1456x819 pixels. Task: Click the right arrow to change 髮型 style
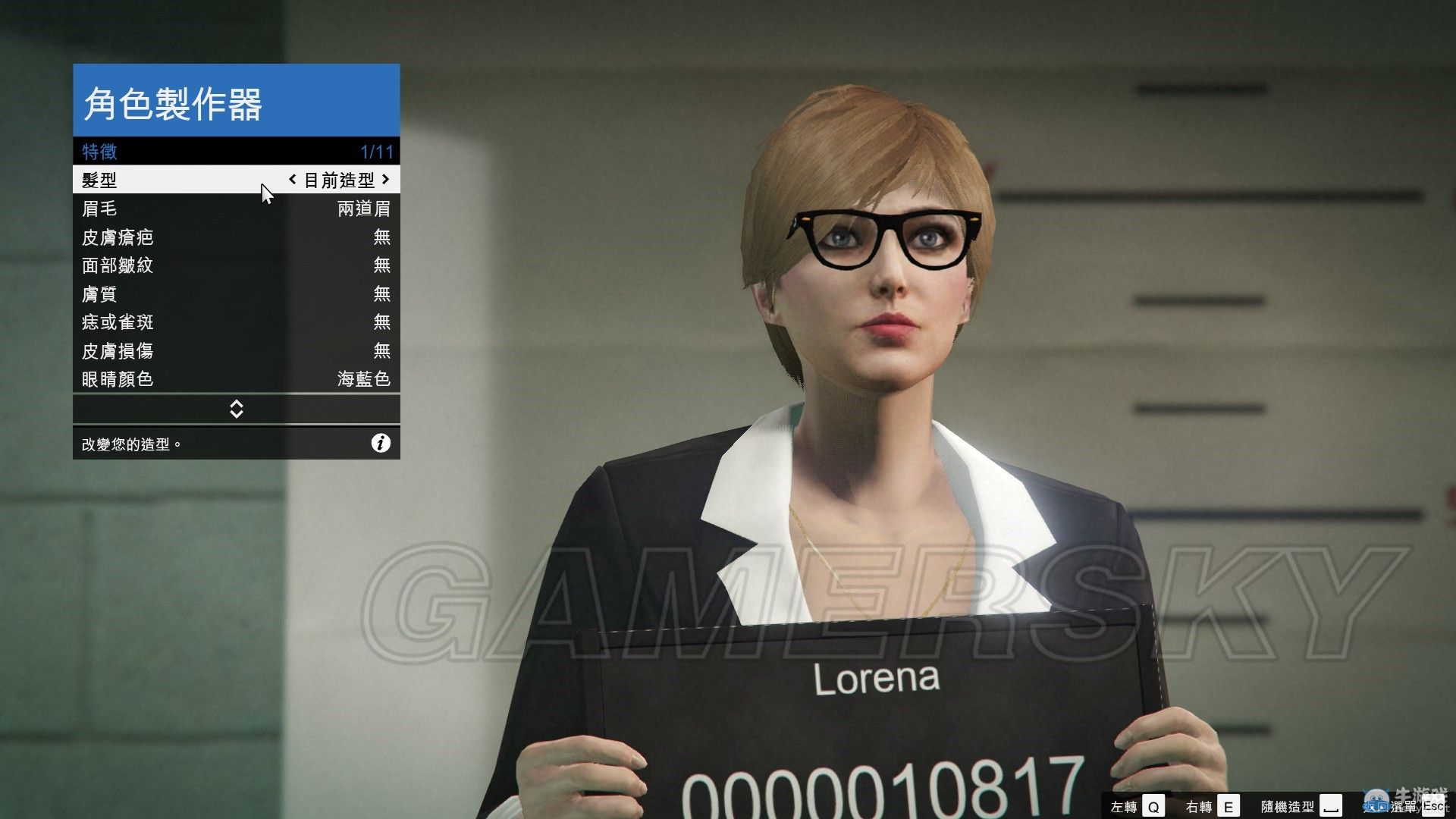pos(386,180)
